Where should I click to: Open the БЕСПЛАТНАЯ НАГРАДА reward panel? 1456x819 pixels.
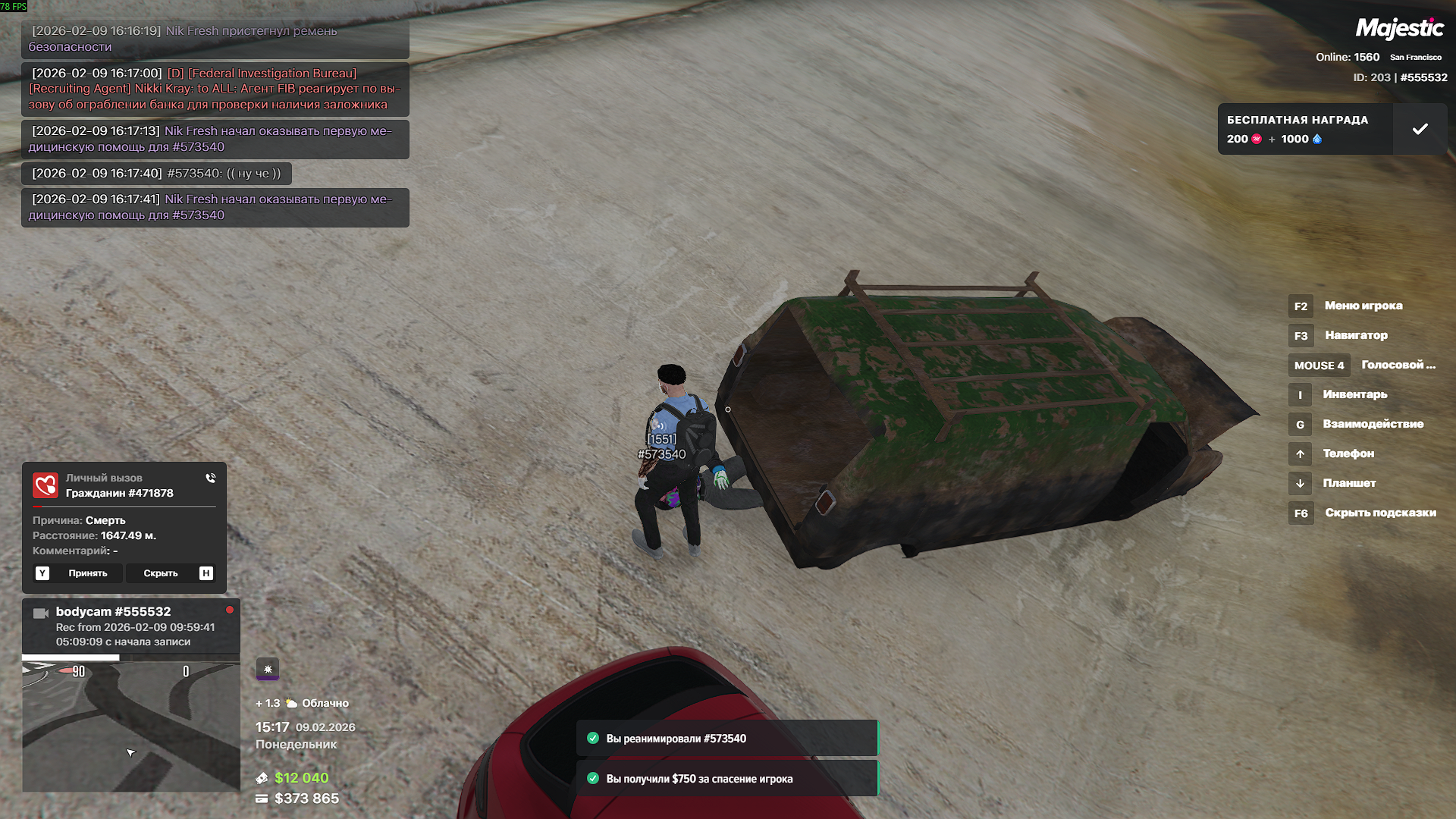[x=1304, y=129]
